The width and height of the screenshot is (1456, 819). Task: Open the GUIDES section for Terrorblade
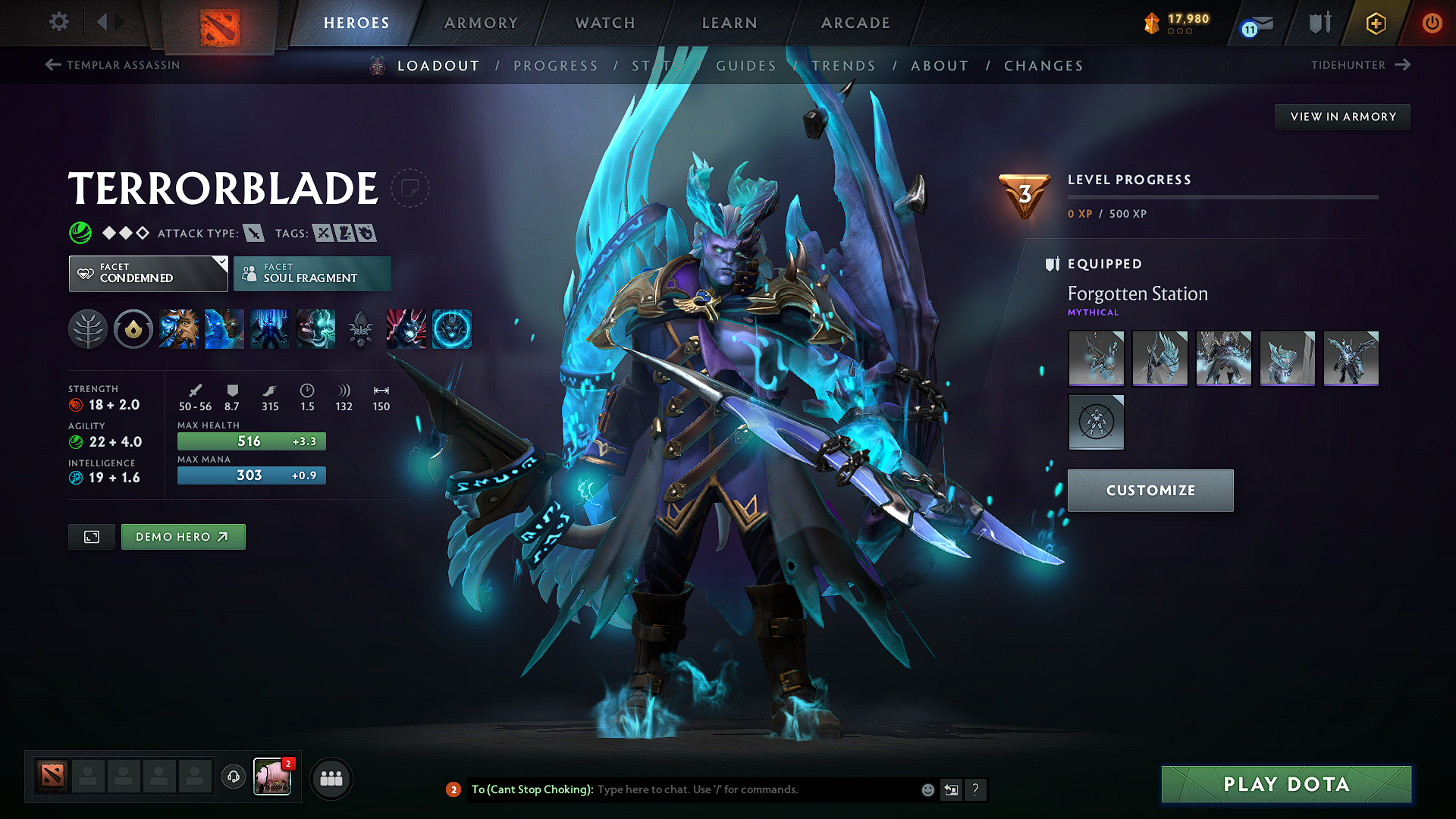click(745, 66)
